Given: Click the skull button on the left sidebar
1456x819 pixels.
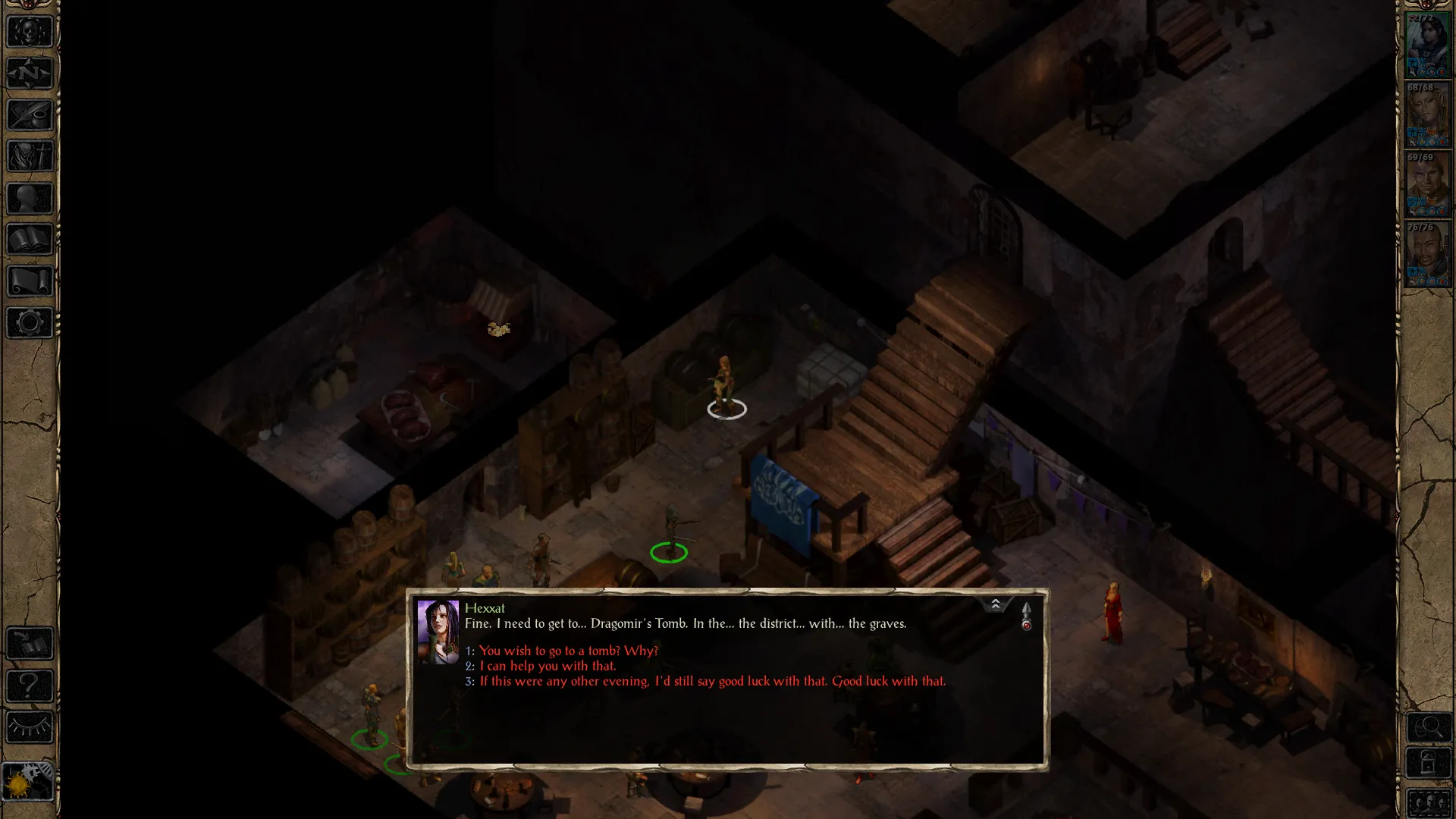Looking at the screenshot, I should (x=30, y=32).
